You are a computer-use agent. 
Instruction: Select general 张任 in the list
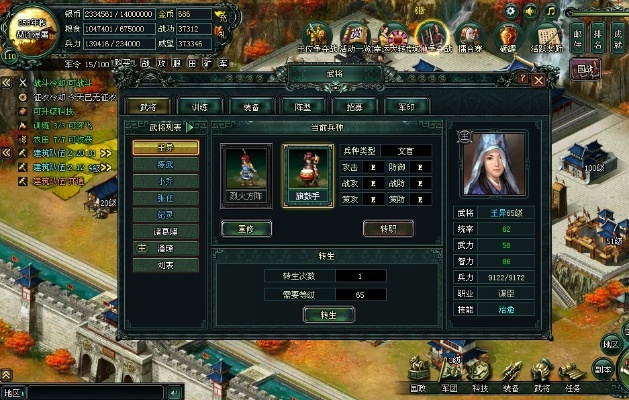(x=165, y=198)
